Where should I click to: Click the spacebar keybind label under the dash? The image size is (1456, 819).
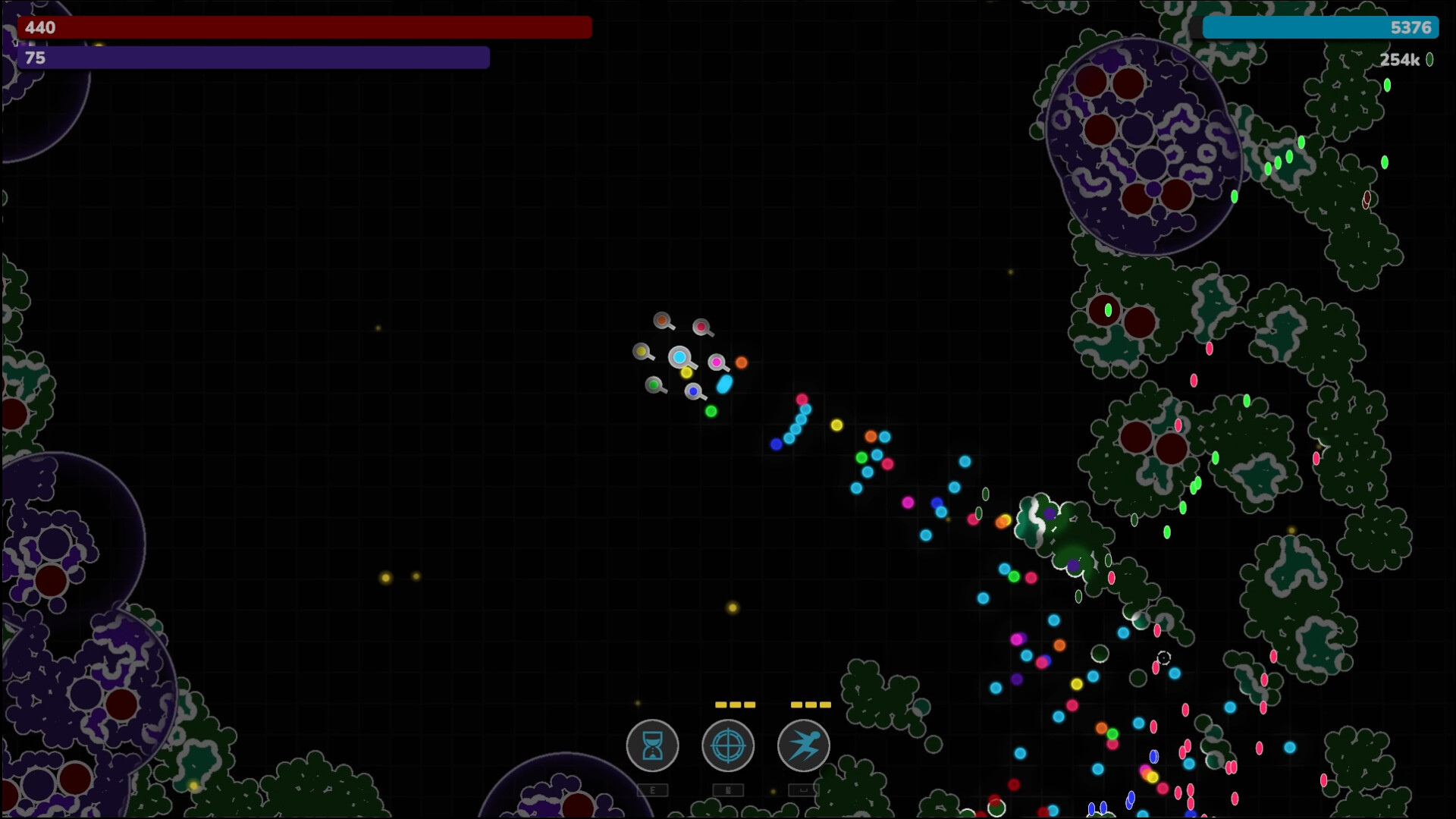coord(804,790)
